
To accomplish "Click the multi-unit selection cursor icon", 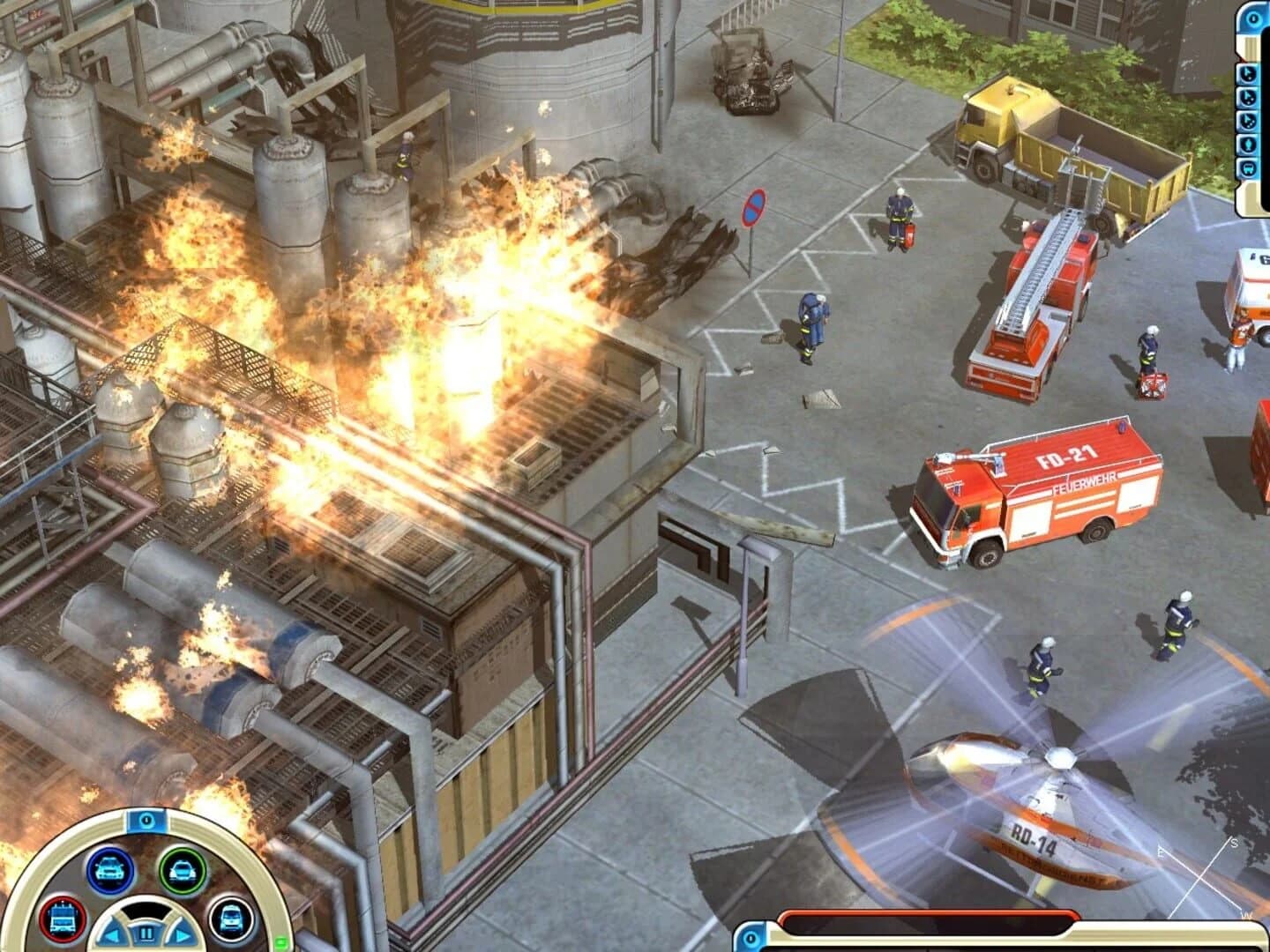I will [1247, 95].
